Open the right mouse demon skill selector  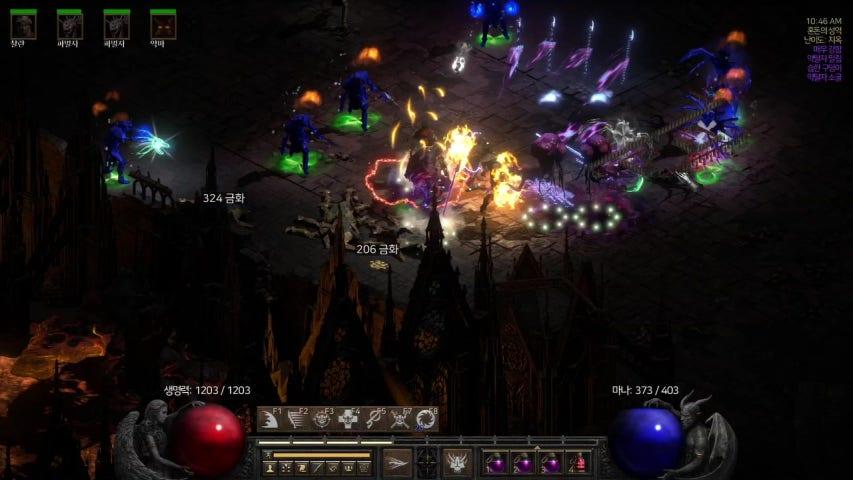click(x=458, y=463)
